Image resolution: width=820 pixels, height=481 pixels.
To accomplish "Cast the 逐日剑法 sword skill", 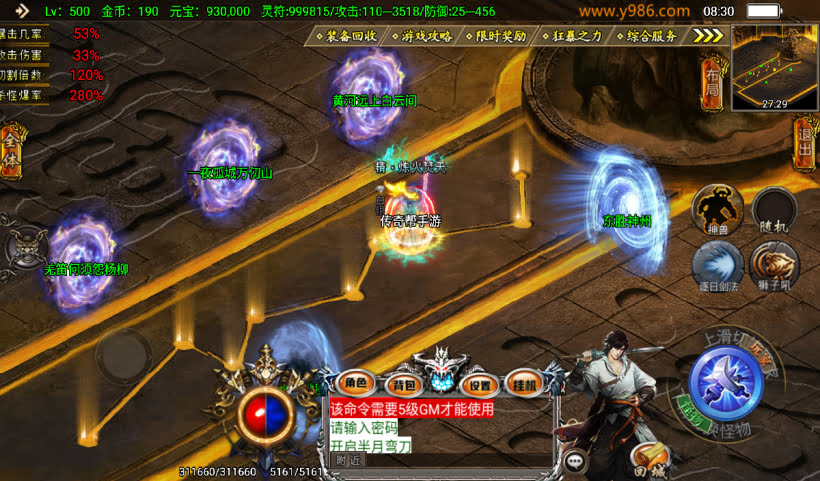I will [717, 264].
